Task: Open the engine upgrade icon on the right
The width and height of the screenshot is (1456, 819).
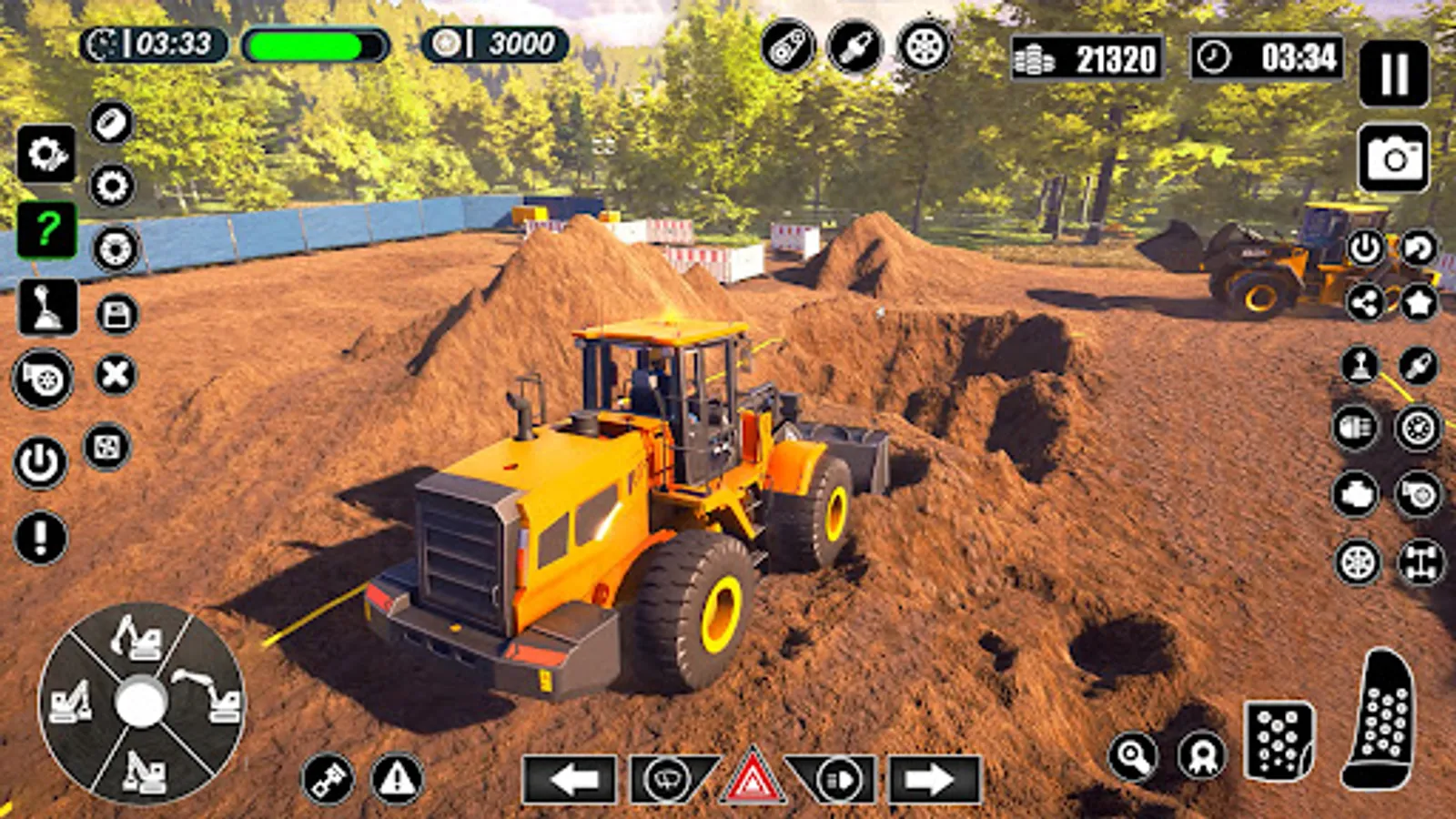Action: 1356,494
